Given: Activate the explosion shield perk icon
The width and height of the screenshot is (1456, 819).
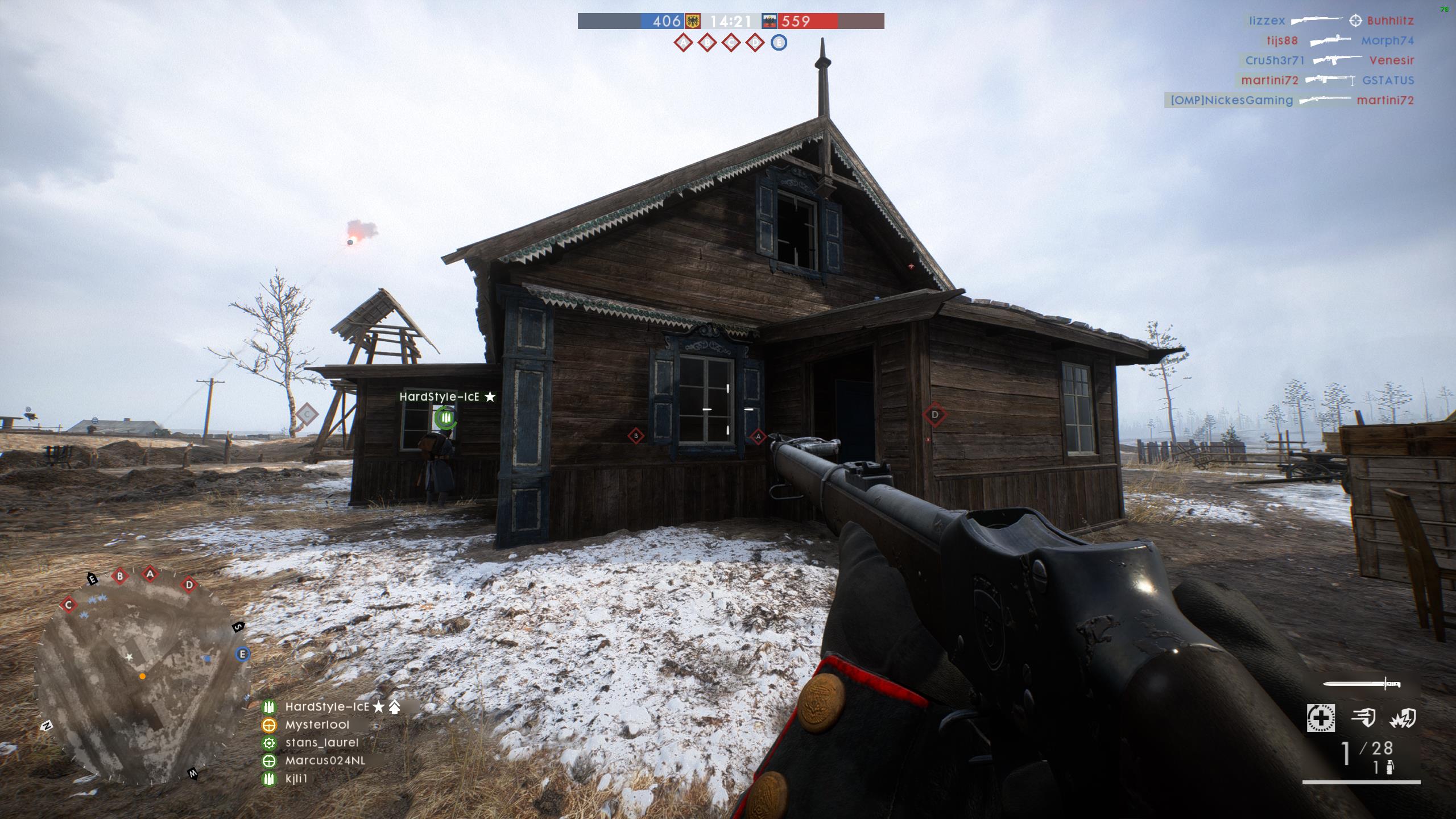Looking at the screenshot, I should click(1402, 719).
